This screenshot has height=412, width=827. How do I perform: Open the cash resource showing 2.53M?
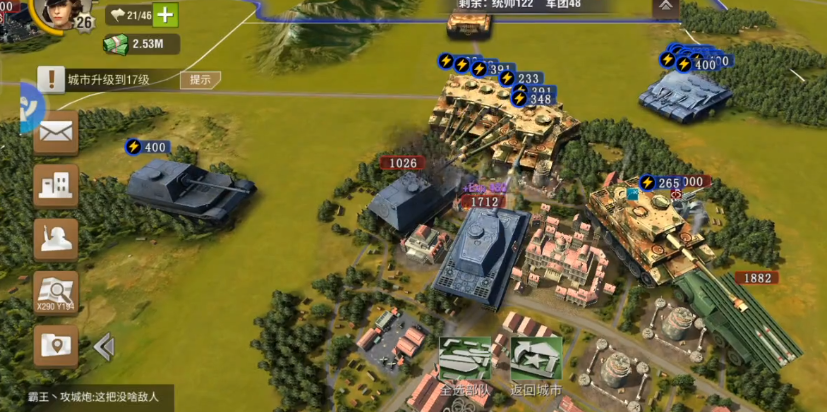[x=141, y=44]
